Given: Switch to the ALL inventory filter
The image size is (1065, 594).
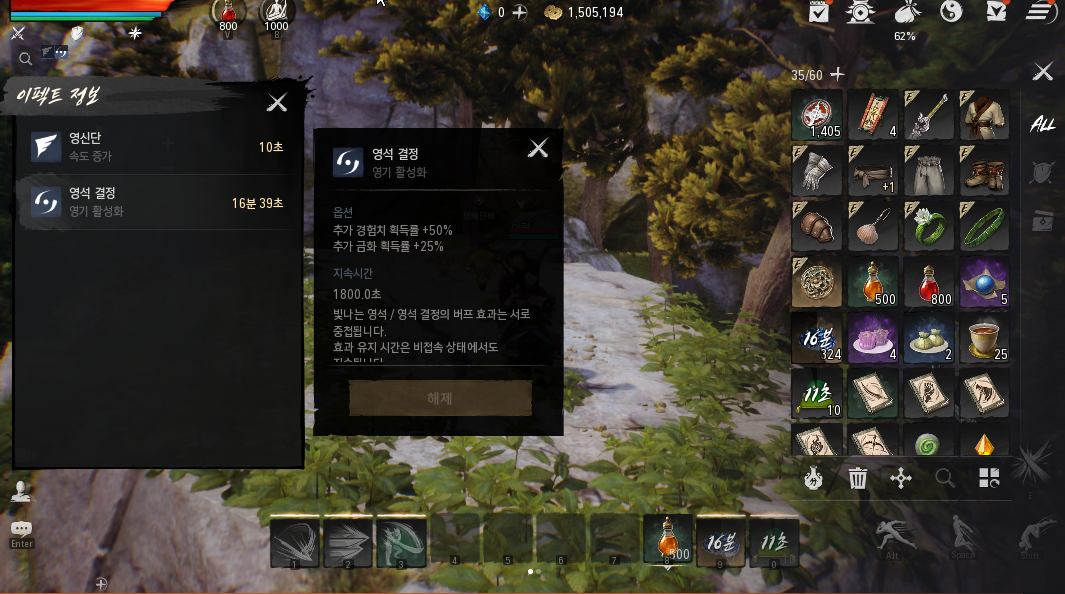Looking at the screenshot, I should [1043, 124].
